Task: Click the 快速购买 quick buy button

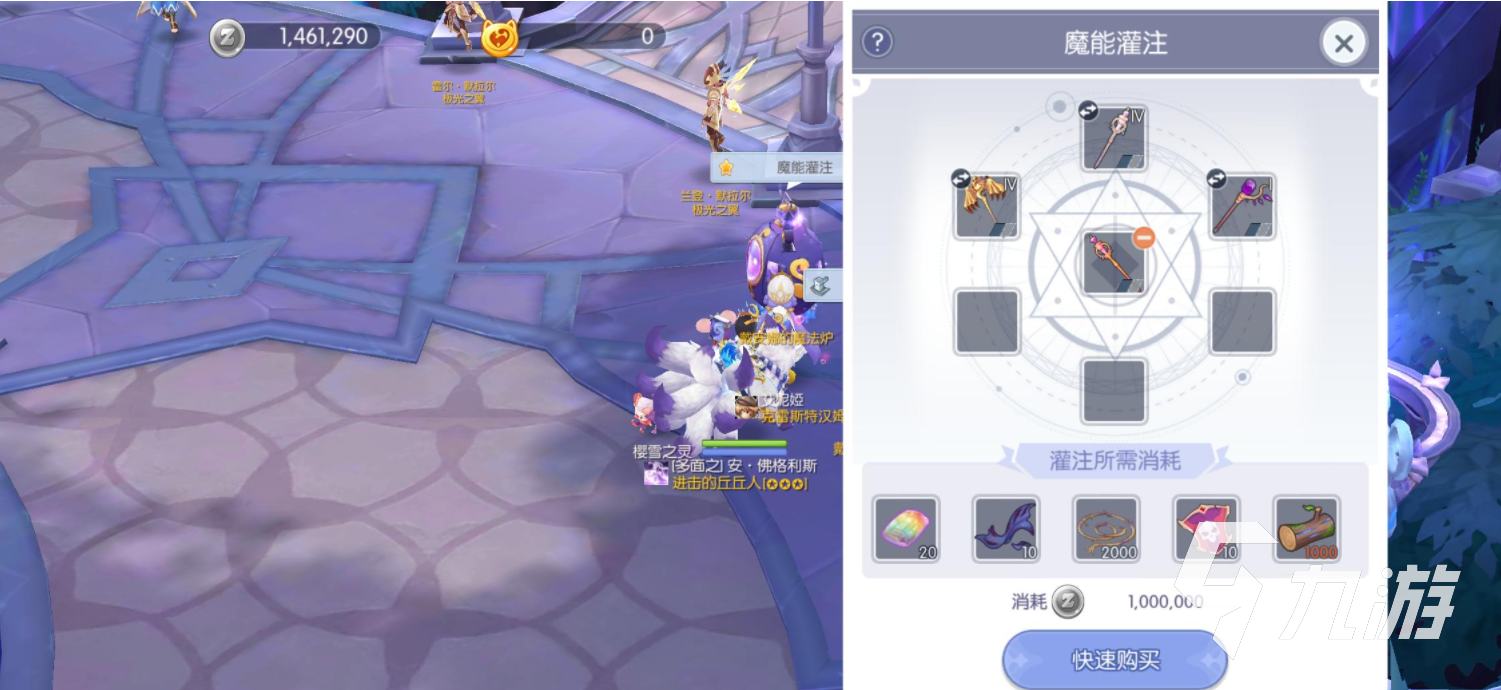Action: point(1115,660)
